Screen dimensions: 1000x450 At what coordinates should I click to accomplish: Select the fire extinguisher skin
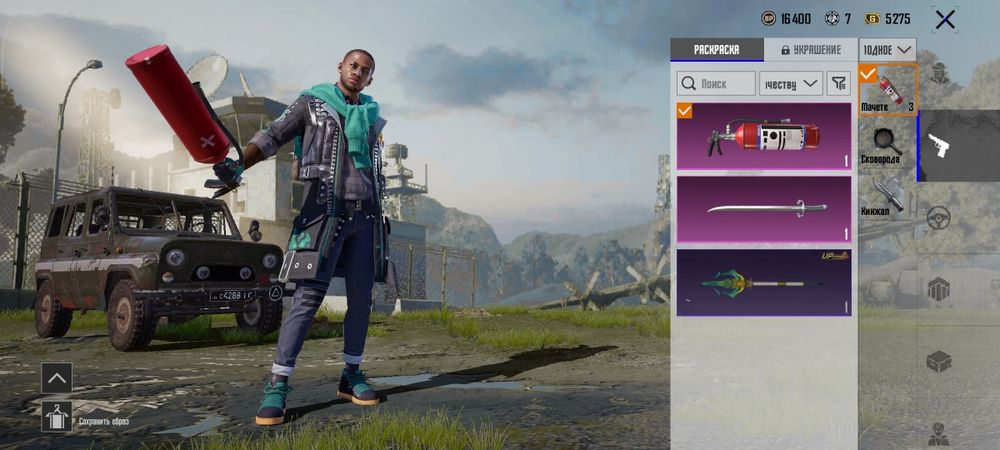(x=764, y=135)
